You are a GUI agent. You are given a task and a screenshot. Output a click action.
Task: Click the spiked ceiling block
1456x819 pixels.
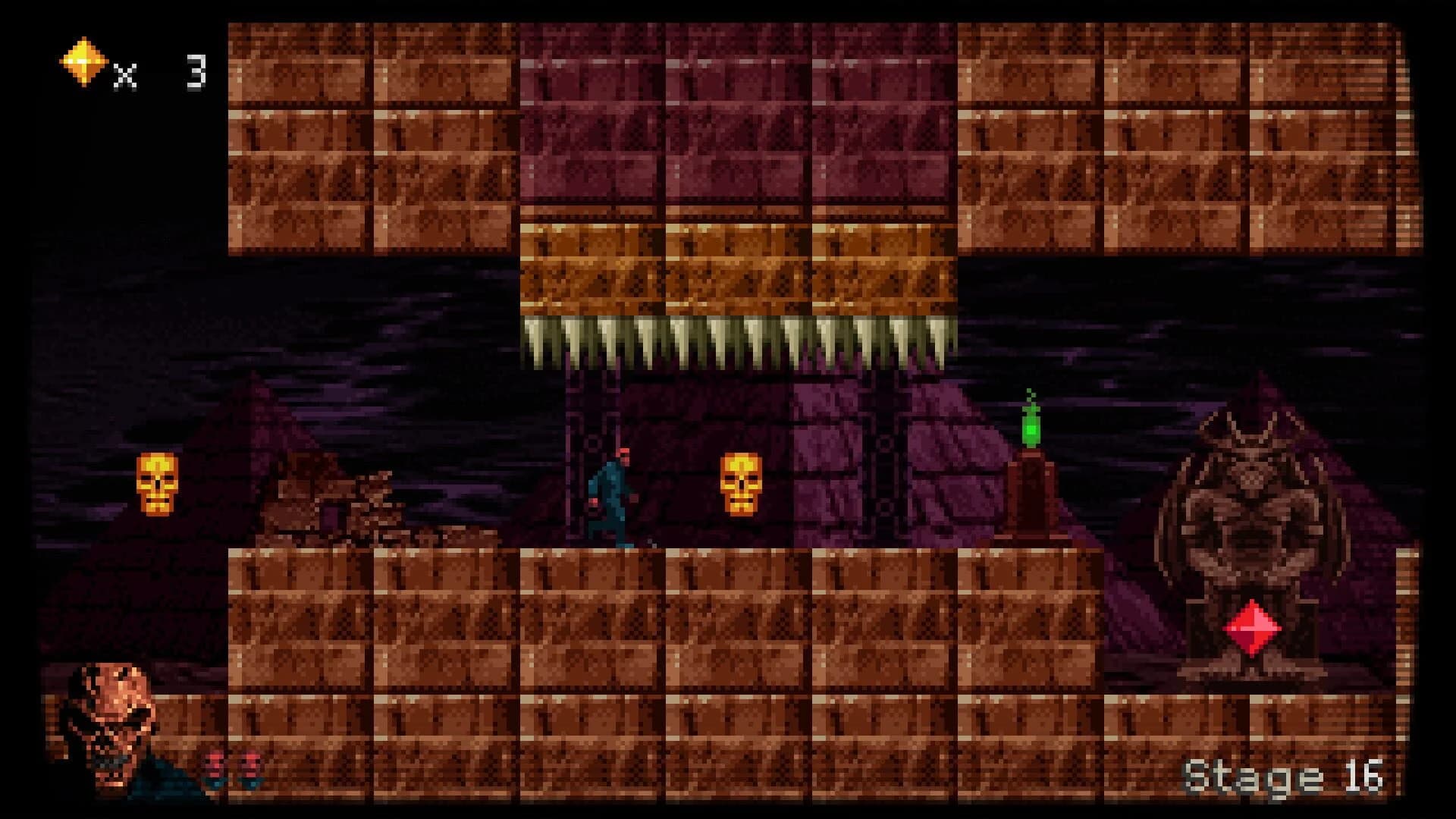click(736, 341)
